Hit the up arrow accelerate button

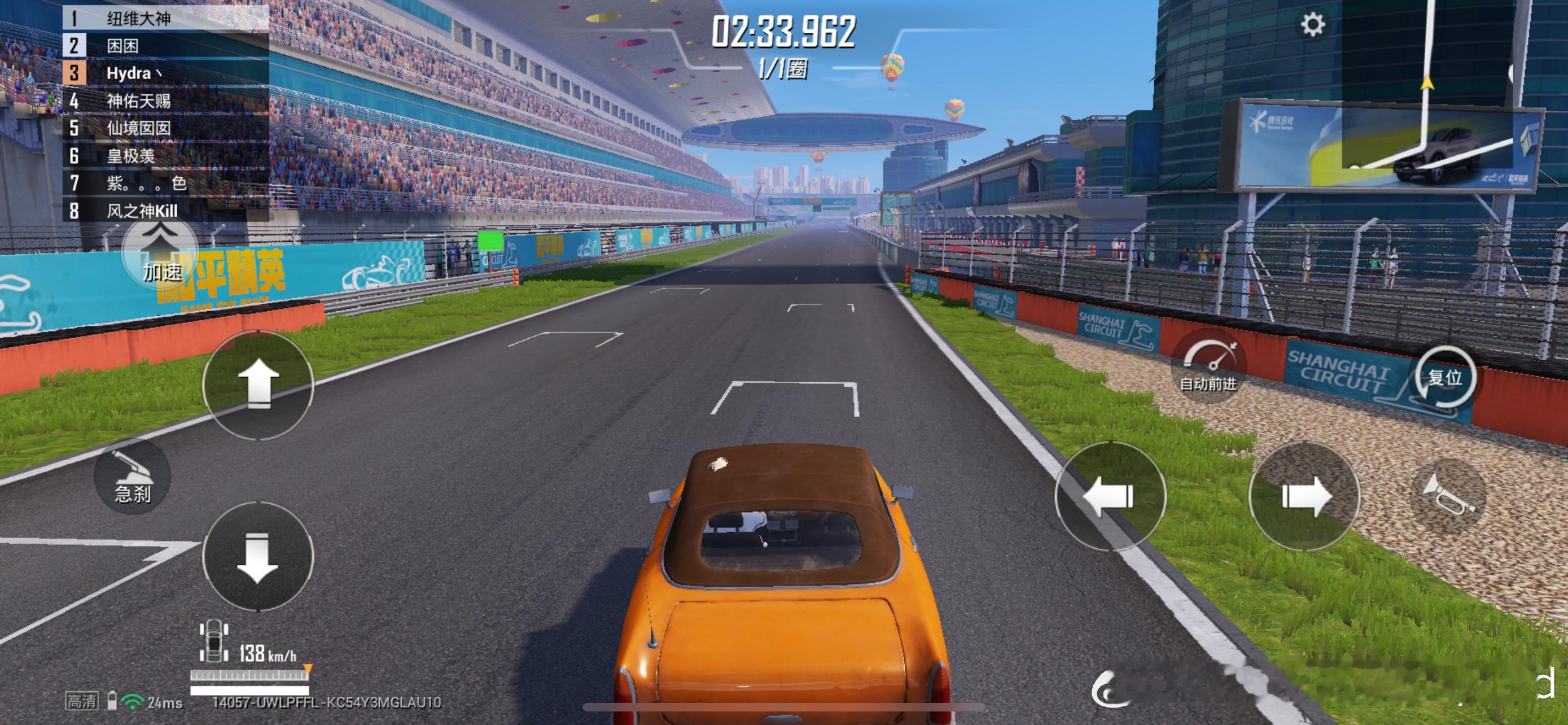(257, 384)
